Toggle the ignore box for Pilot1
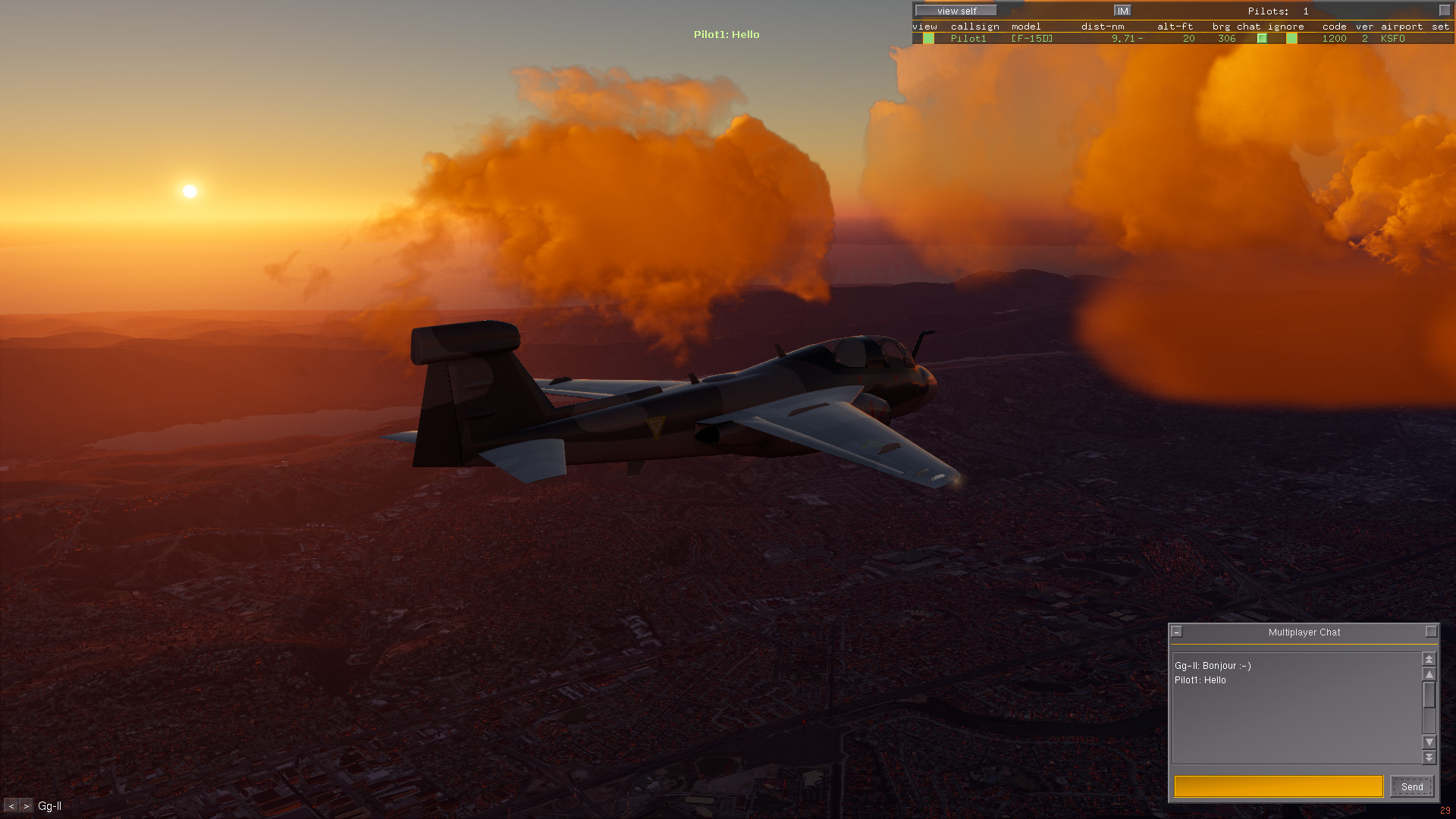This screenshot has width=1456, height=819. (x=1291, y=39)
